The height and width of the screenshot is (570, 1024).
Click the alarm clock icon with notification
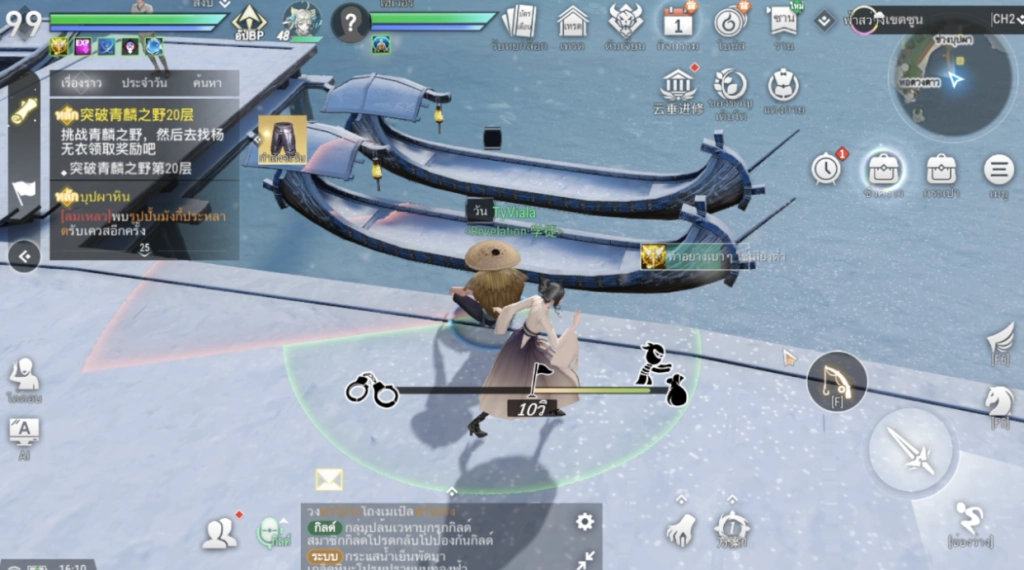pyautogui.click(x=826, y=169)
